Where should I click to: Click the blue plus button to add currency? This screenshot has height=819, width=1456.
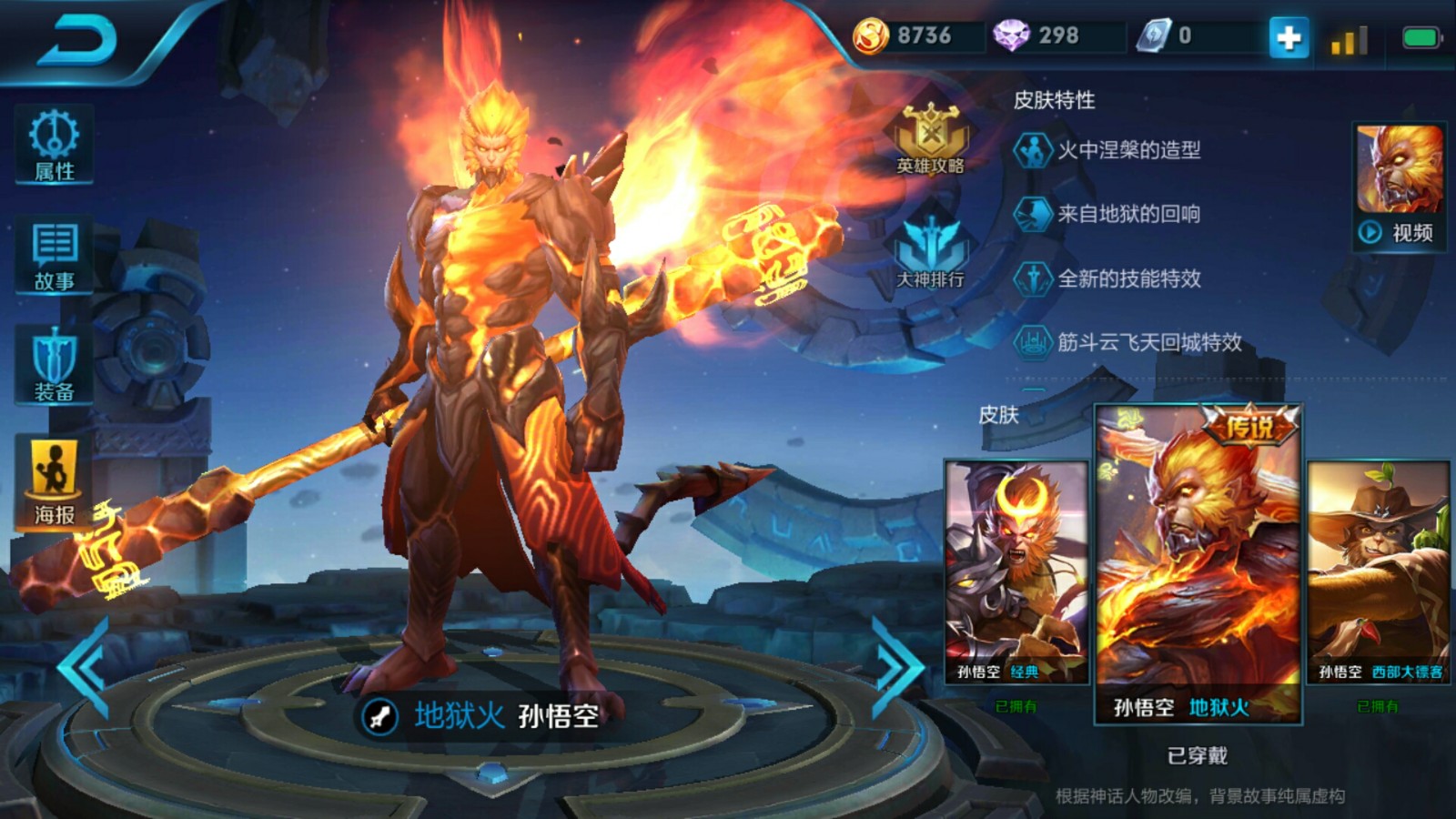[1289, 37]
